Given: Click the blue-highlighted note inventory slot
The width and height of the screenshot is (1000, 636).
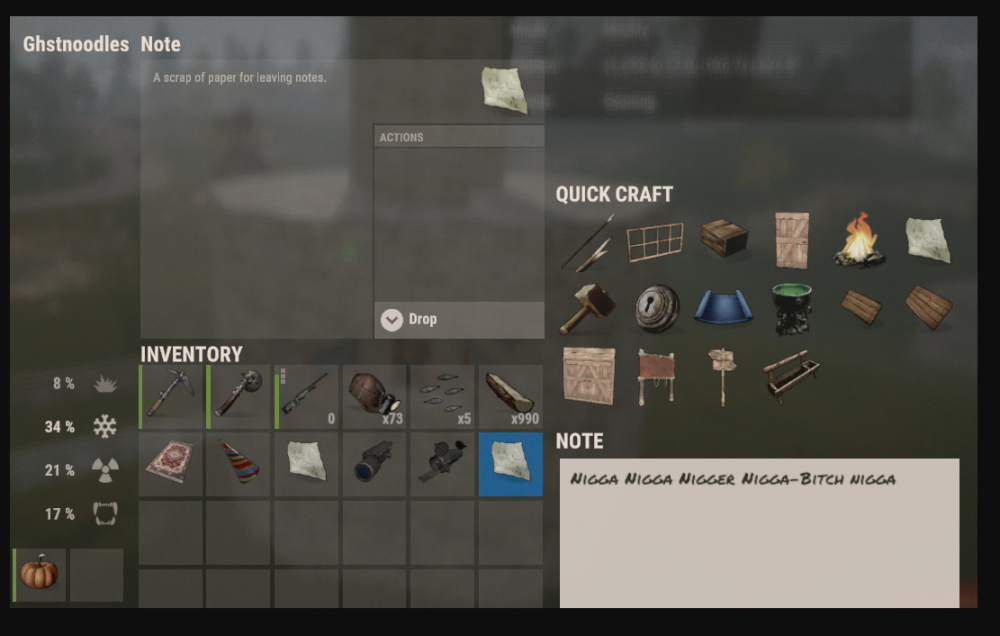Looking at the screenshot, I should coord(510,463).
